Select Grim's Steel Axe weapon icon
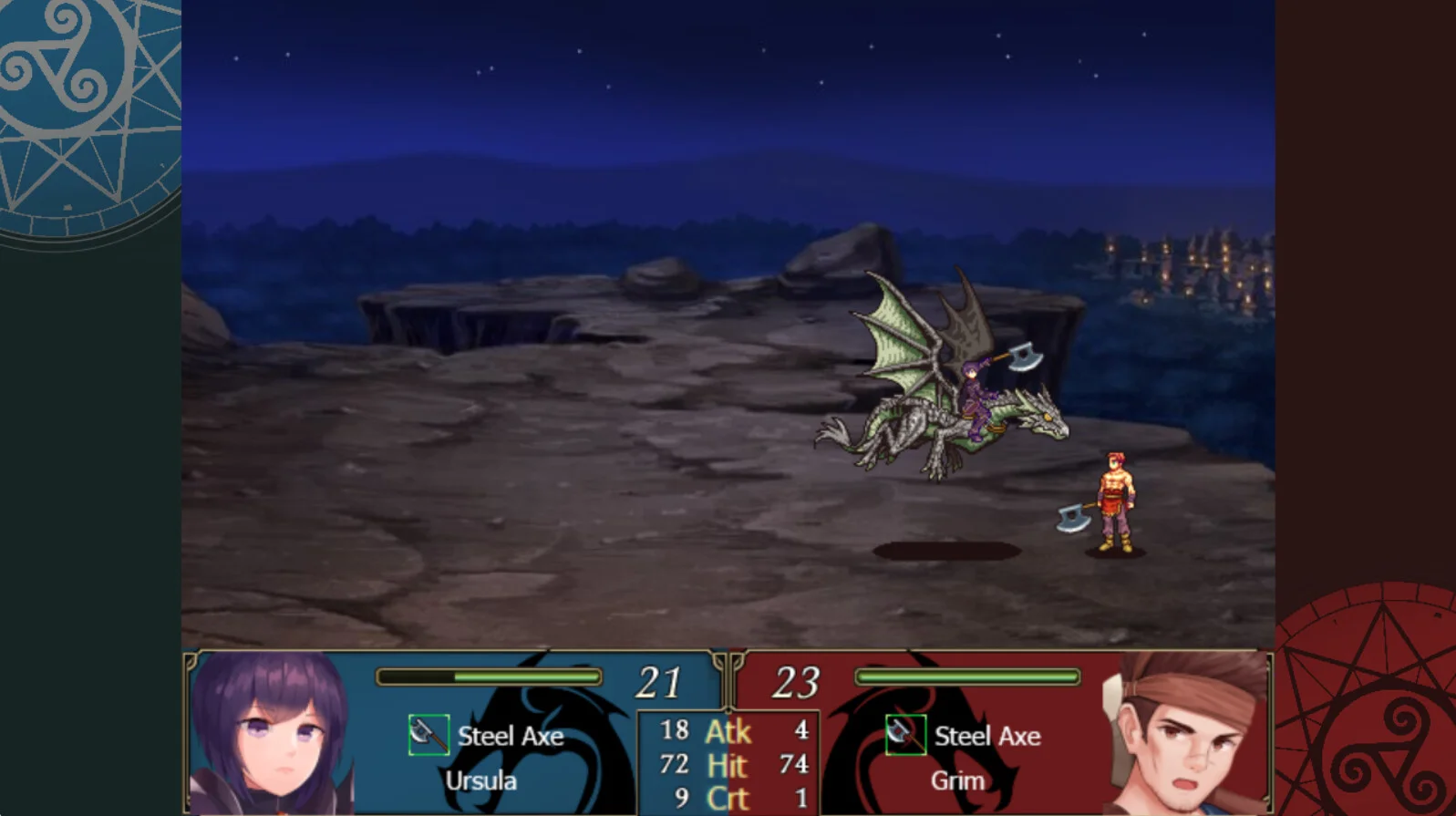The image size is (1456, 816). point(904,735)
